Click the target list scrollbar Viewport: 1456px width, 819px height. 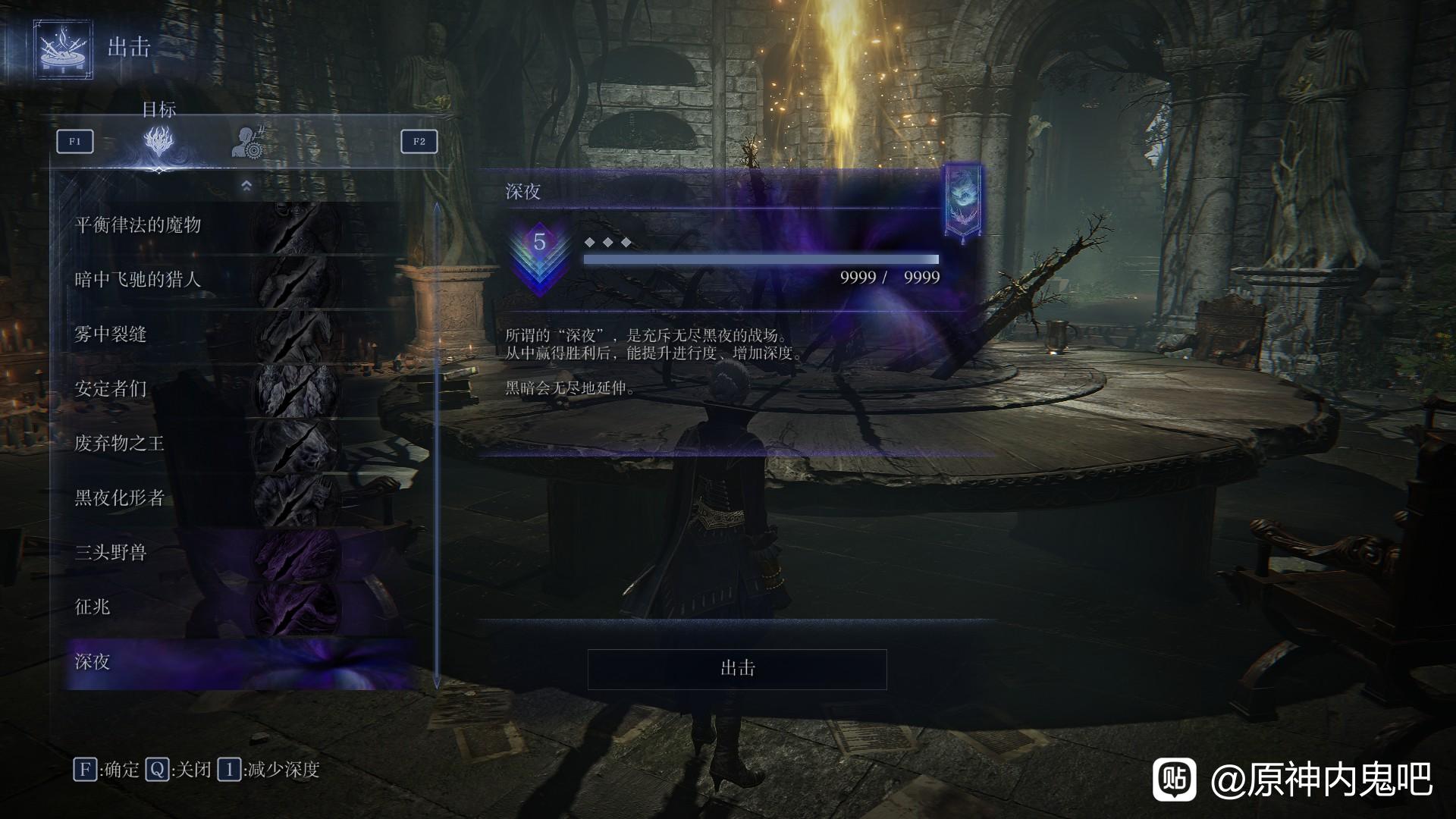click(437, 445)
